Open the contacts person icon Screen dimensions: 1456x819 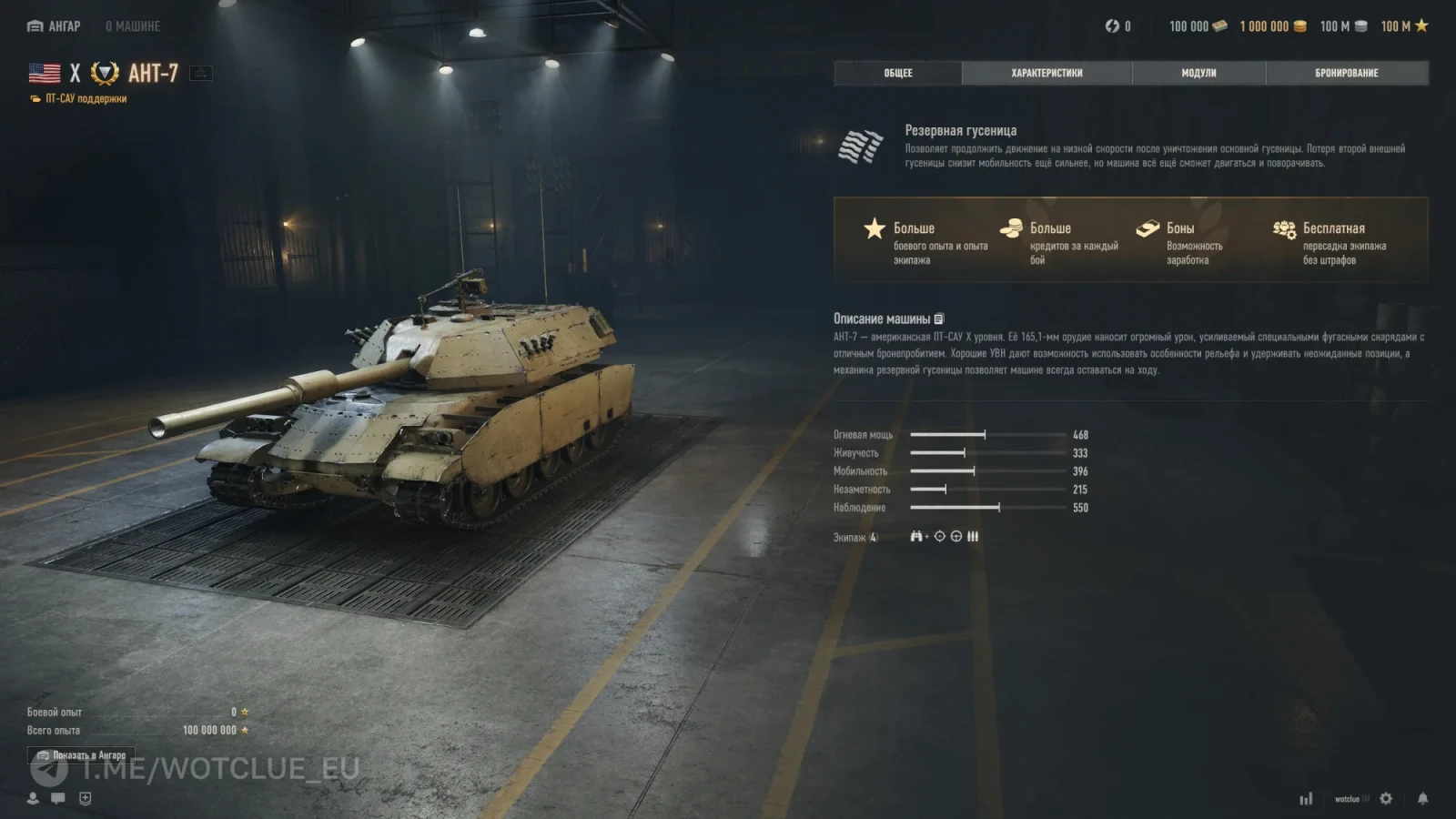tap(33, 798)
